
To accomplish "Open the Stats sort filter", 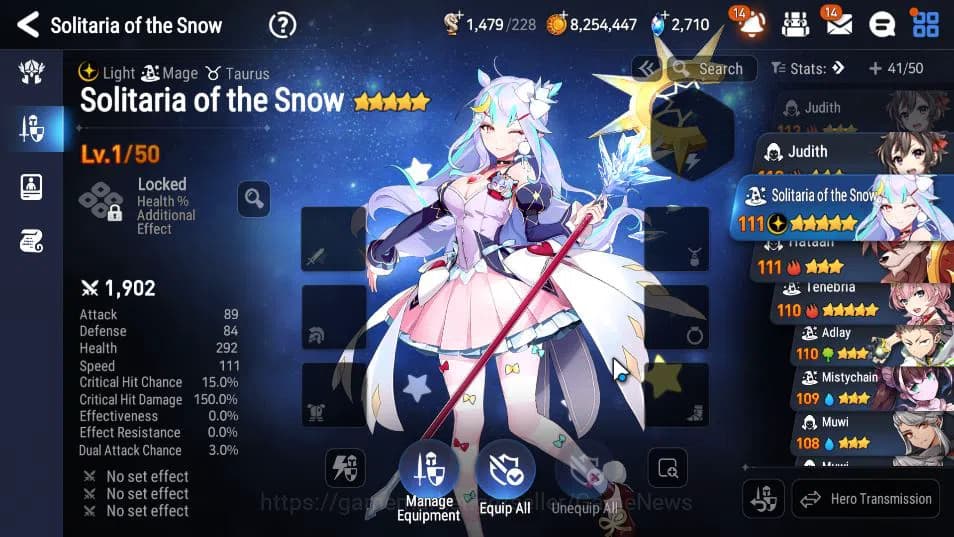I will [x=809, y=69].
